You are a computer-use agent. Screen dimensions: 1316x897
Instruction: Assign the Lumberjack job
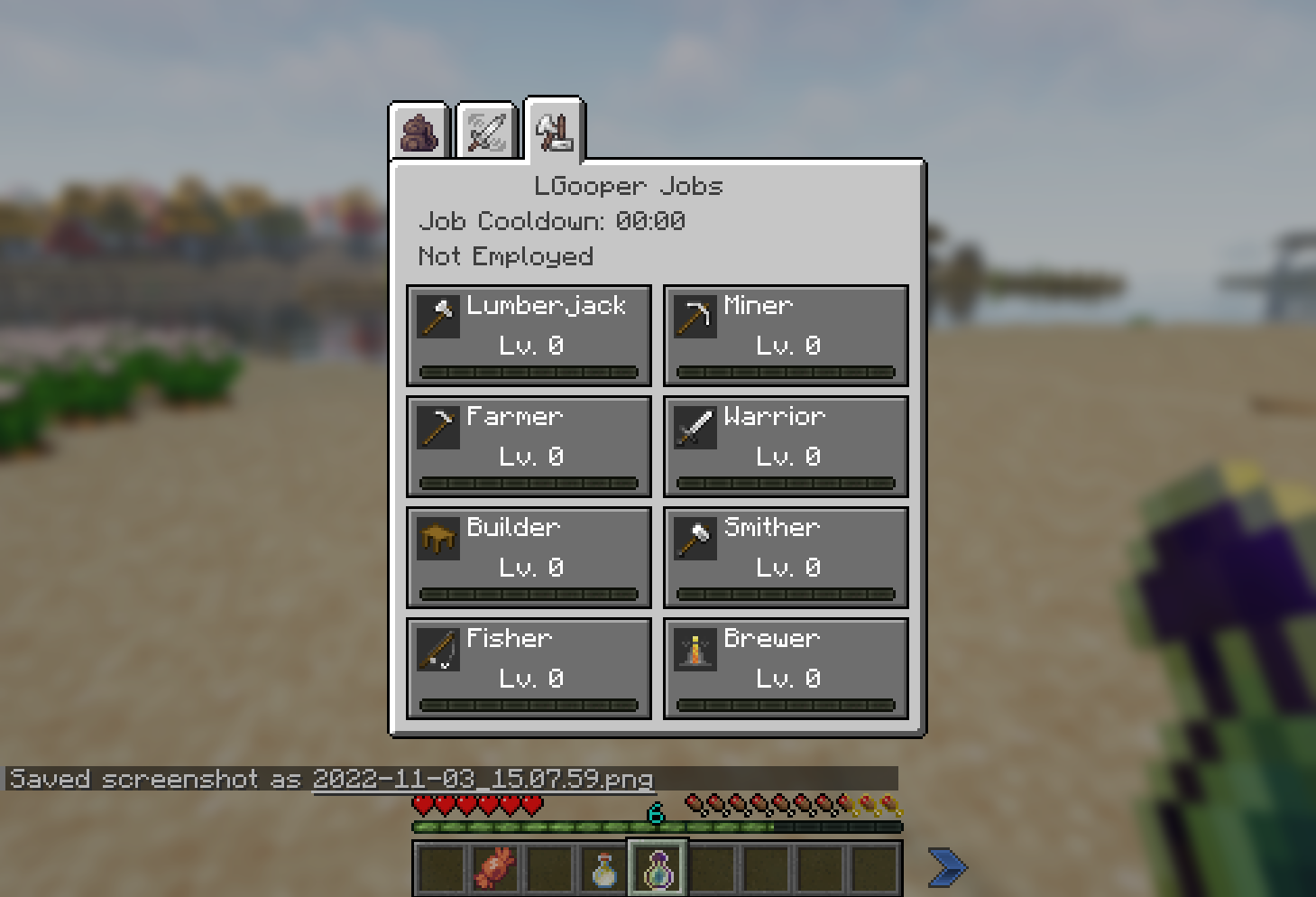(x=529, y=336)
